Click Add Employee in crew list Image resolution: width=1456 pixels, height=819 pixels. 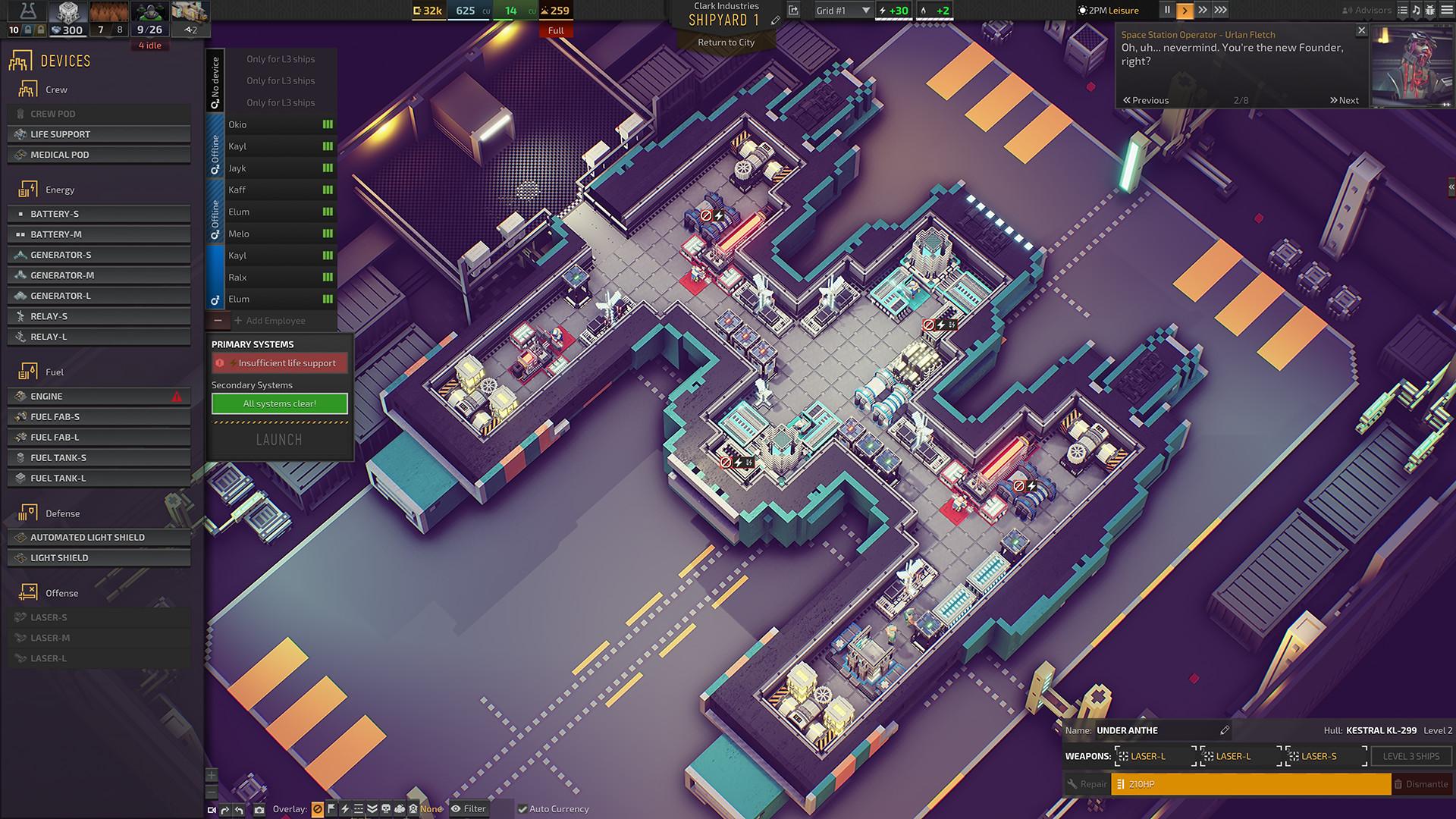275,321
